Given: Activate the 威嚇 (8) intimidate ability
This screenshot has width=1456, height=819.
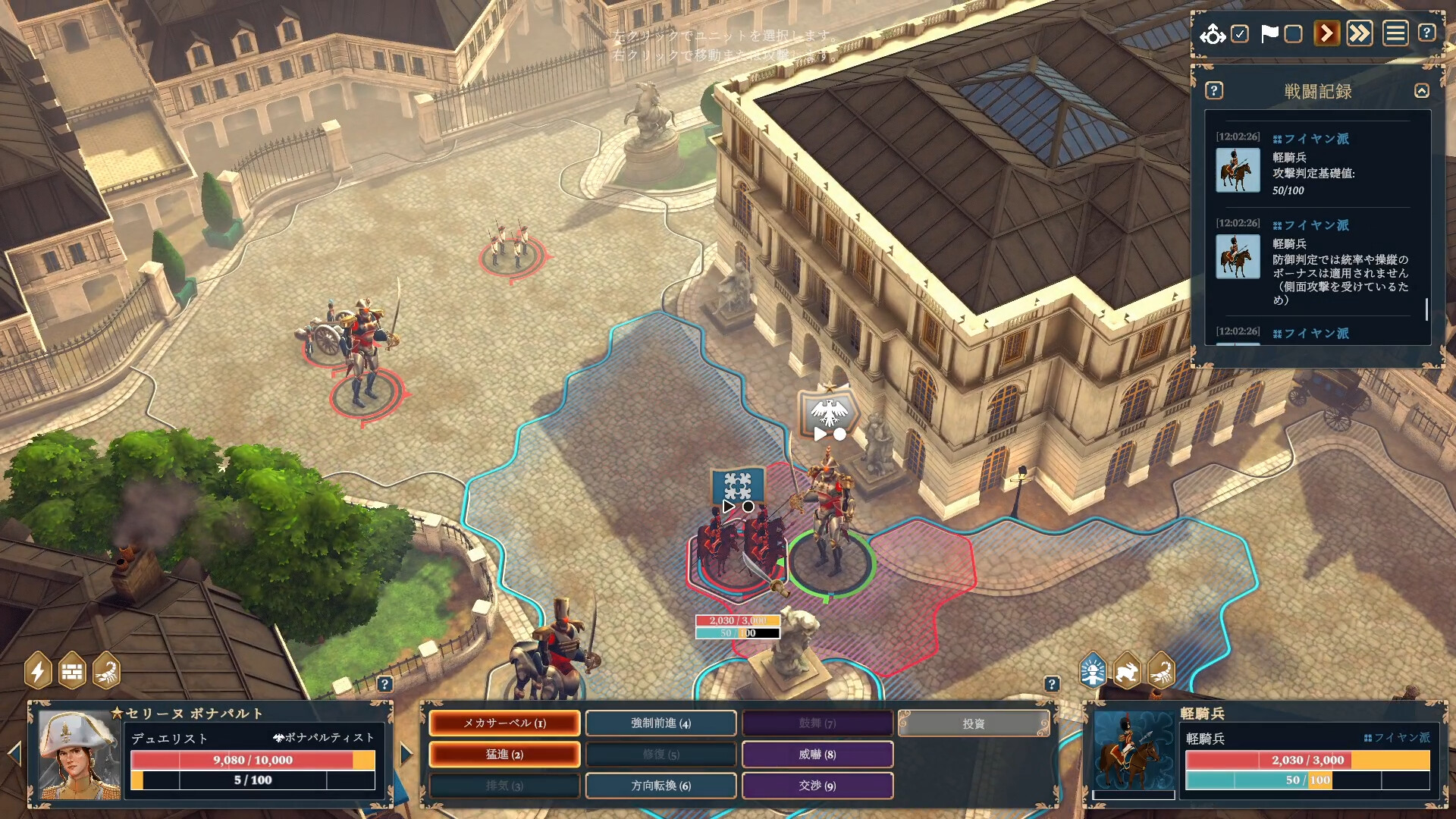Looking at the screenshot, I should point(817,755).
